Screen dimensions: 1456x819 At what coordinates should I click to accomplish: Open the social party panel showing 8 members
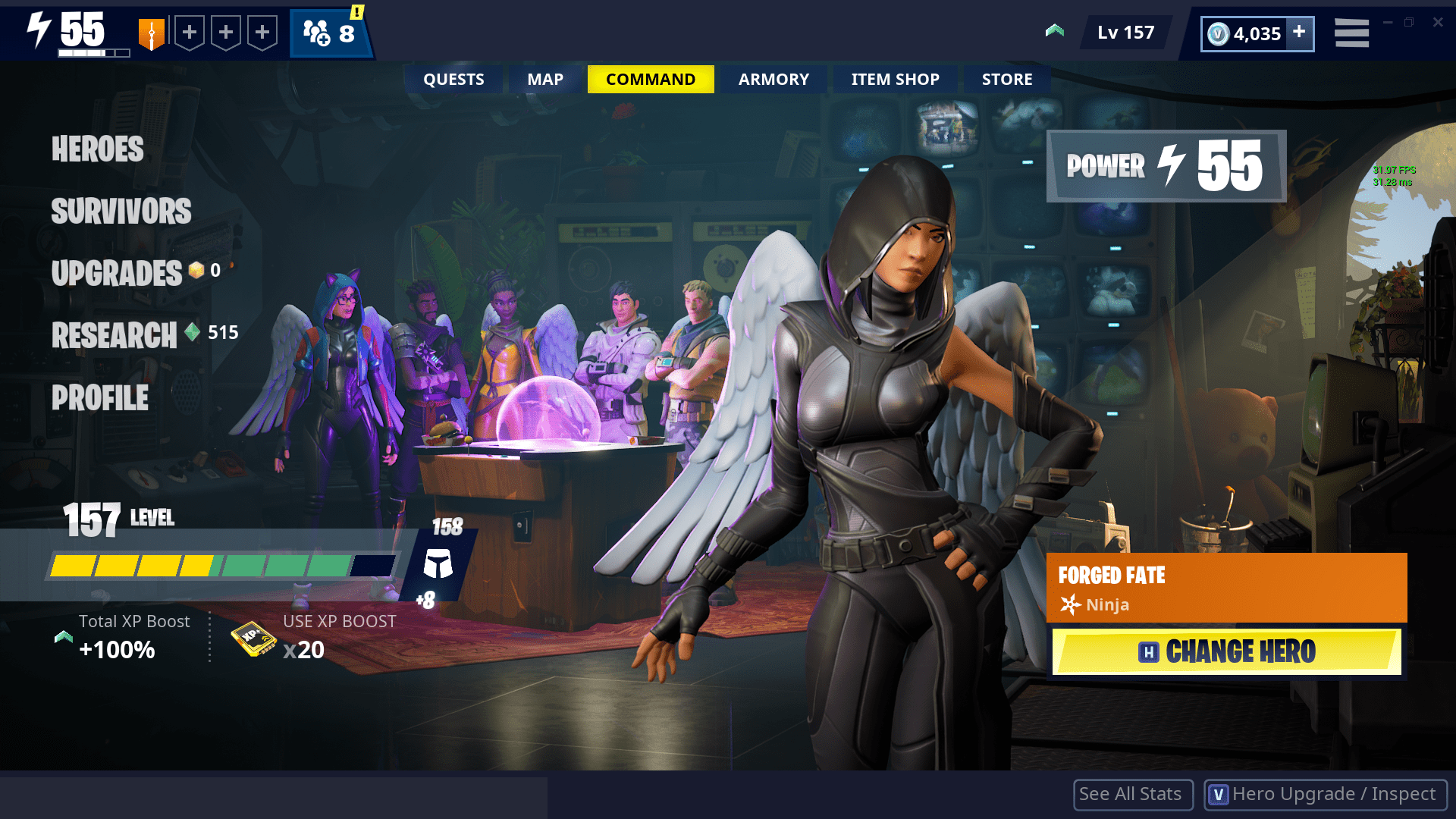[x=329, y=33]
